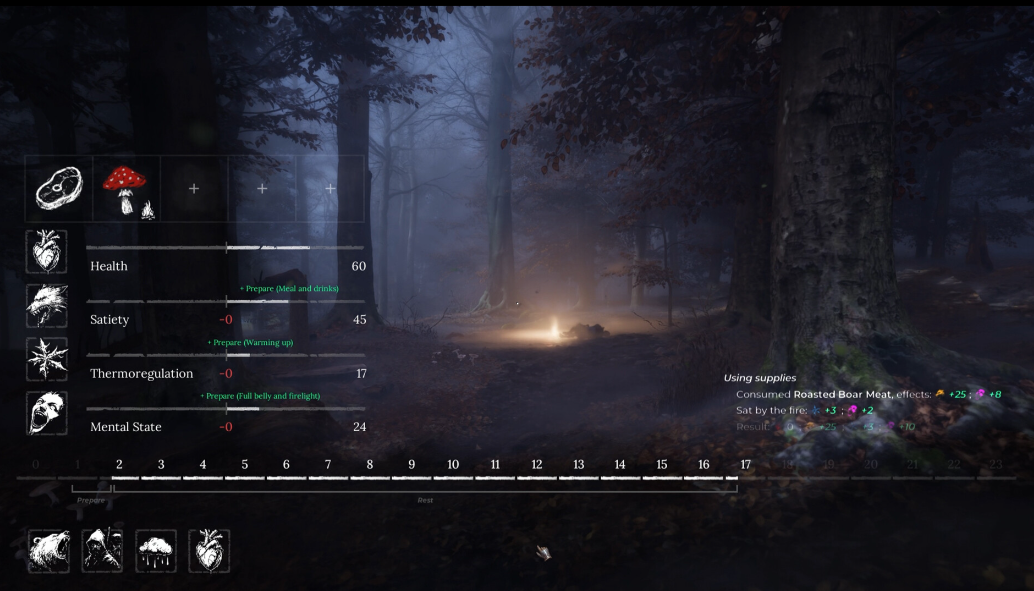Image resolution: width=1034 pixels, height=591 pixels.
Task: Open the hooded figure icon
Action: click(102, 551)
